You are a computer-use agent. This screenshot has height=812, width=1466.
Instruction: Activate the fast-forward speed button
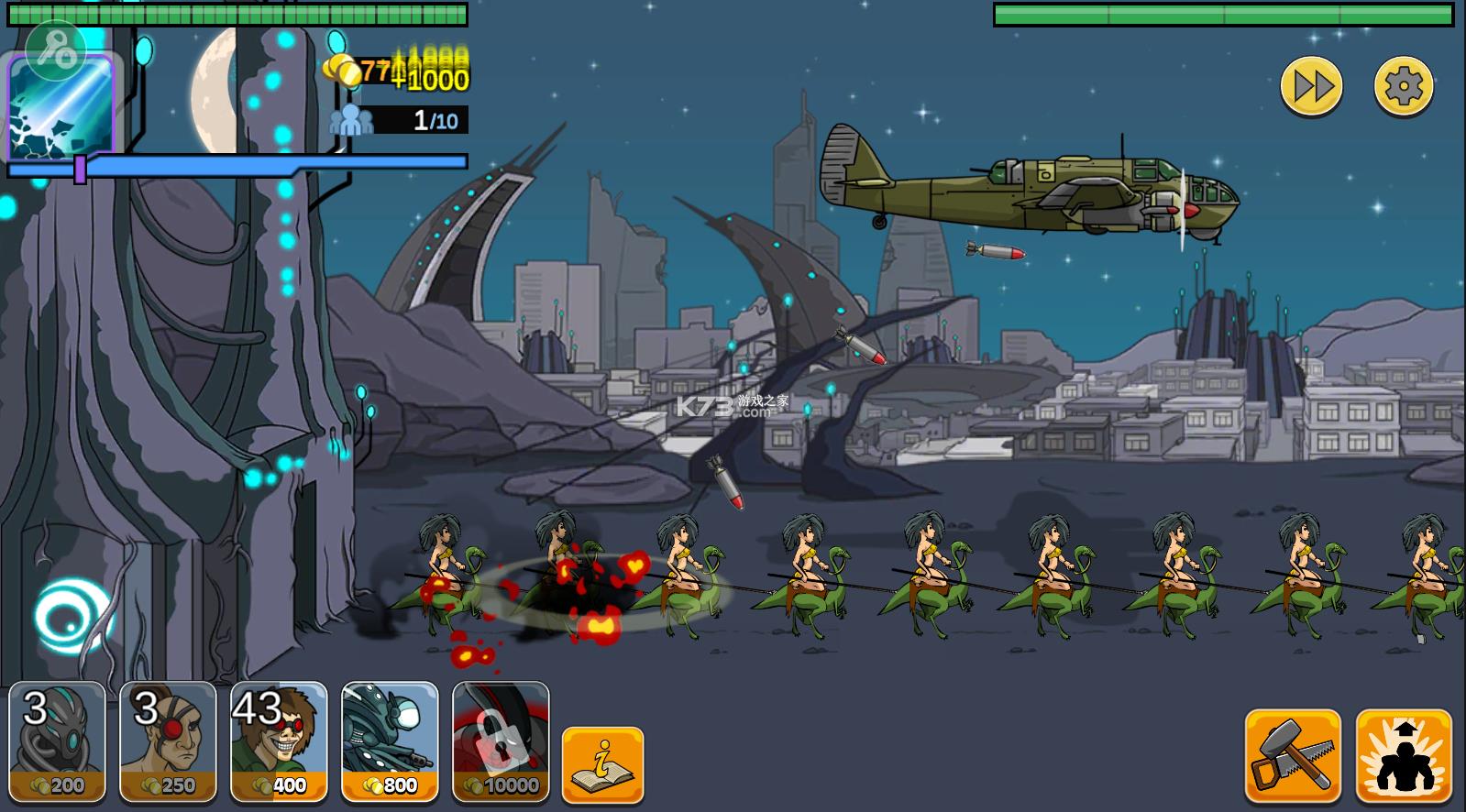[1311, 86]
